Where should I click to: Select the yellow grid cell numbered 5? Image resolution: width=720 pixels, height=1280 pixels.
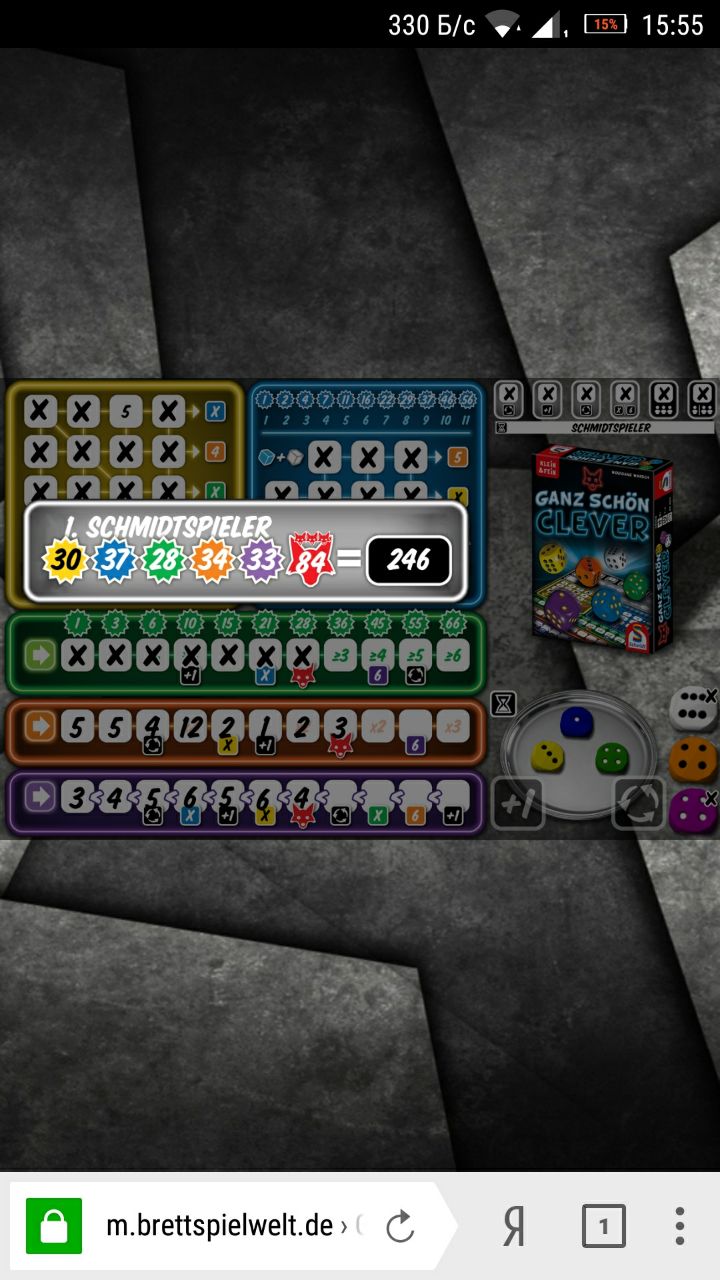pyautogui.click(x=127, y=410)
